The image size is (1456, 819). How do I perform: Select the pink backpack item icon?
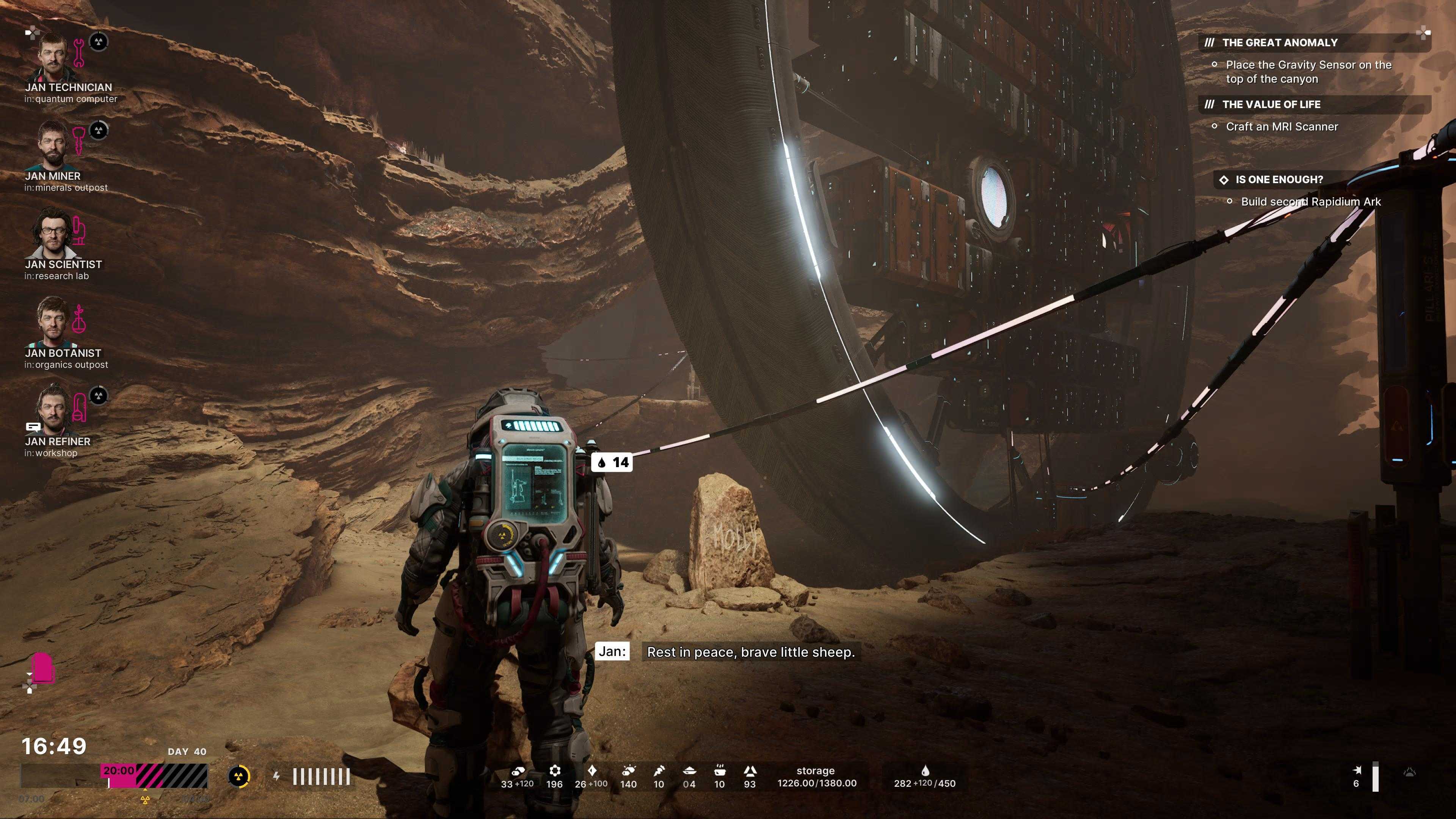(x=42, y=668)
